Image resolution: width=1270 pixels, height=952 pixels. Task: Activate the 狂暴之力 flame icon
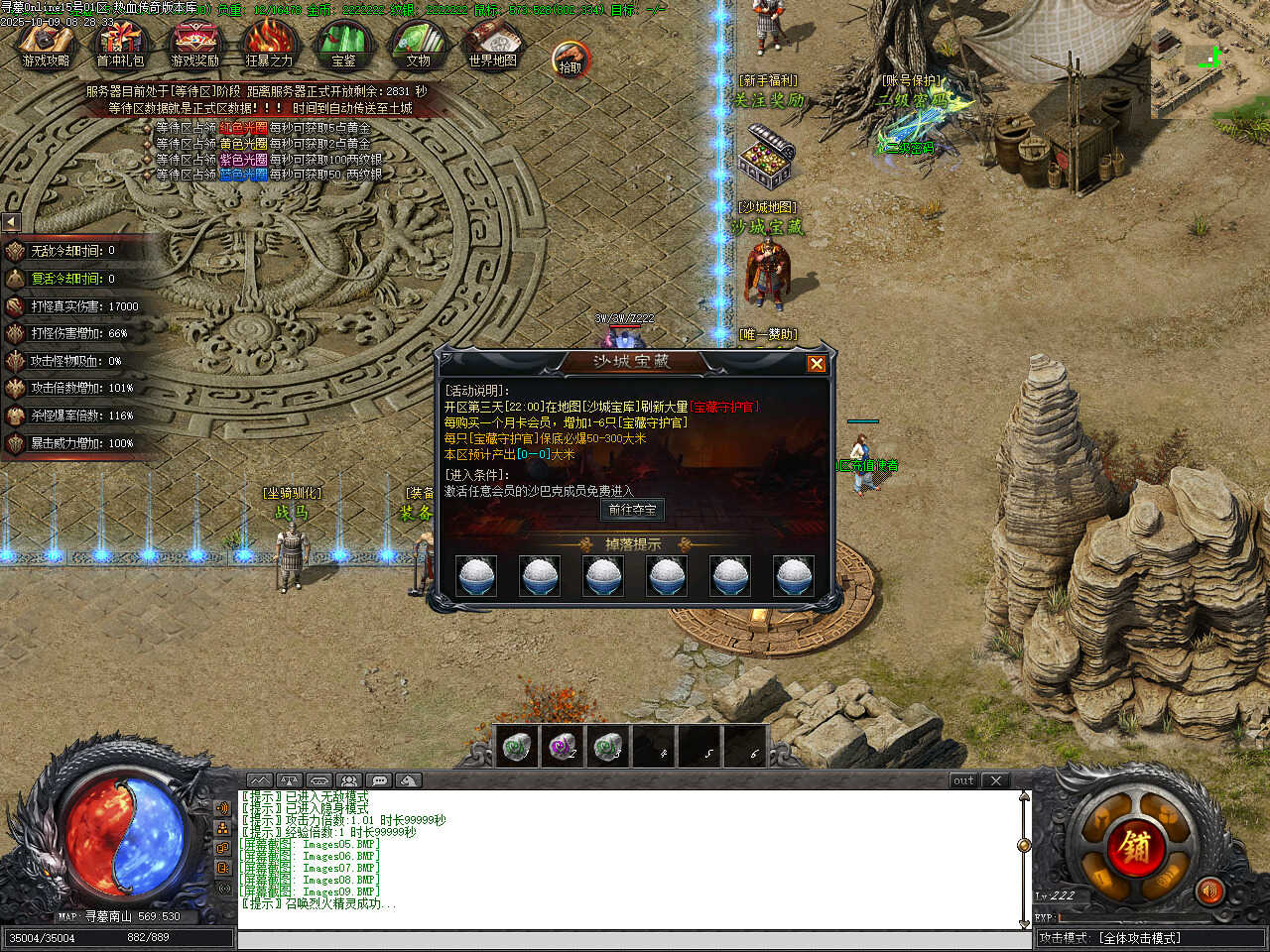[x=269, y=43]
